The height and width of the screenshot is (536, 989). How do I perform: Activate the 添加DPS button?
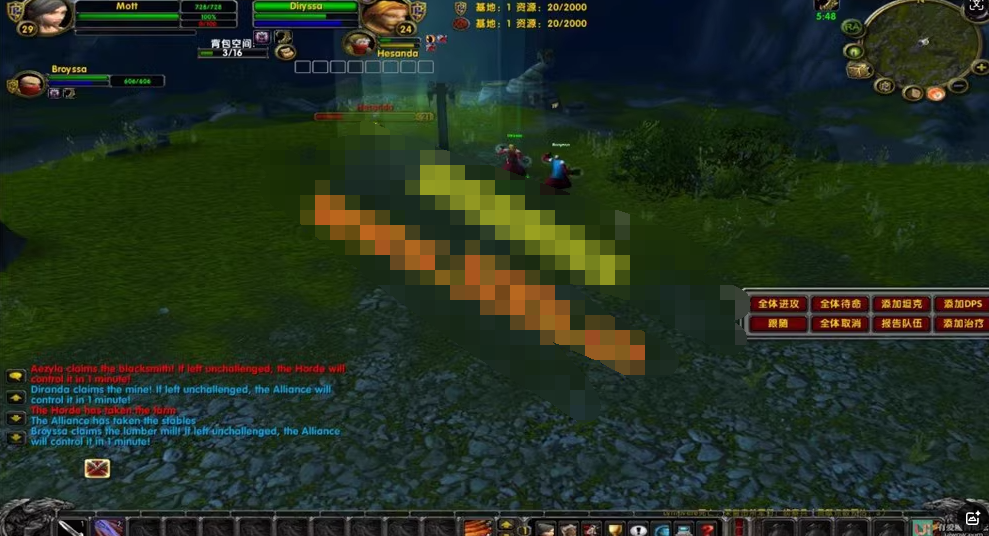962,304
